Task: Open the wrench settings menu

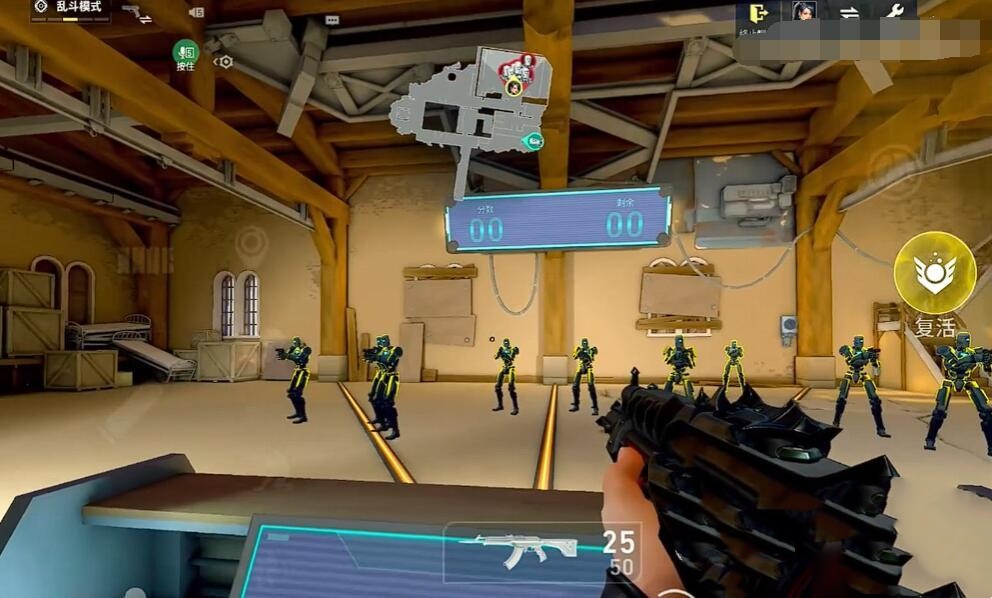Action: (894, 12)
